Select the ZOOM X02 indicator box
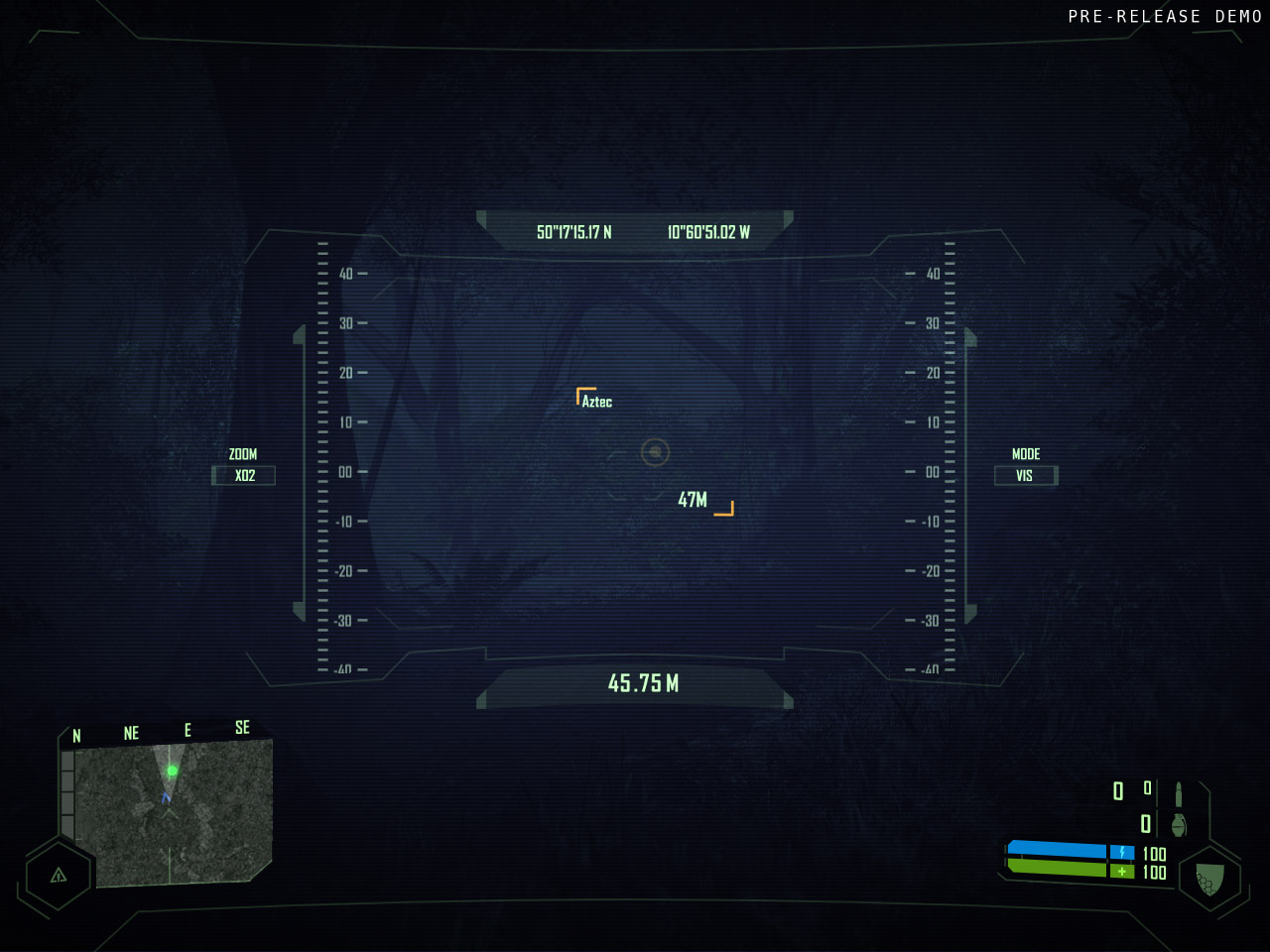1270x952 pixels. click(x=244, y=476)
